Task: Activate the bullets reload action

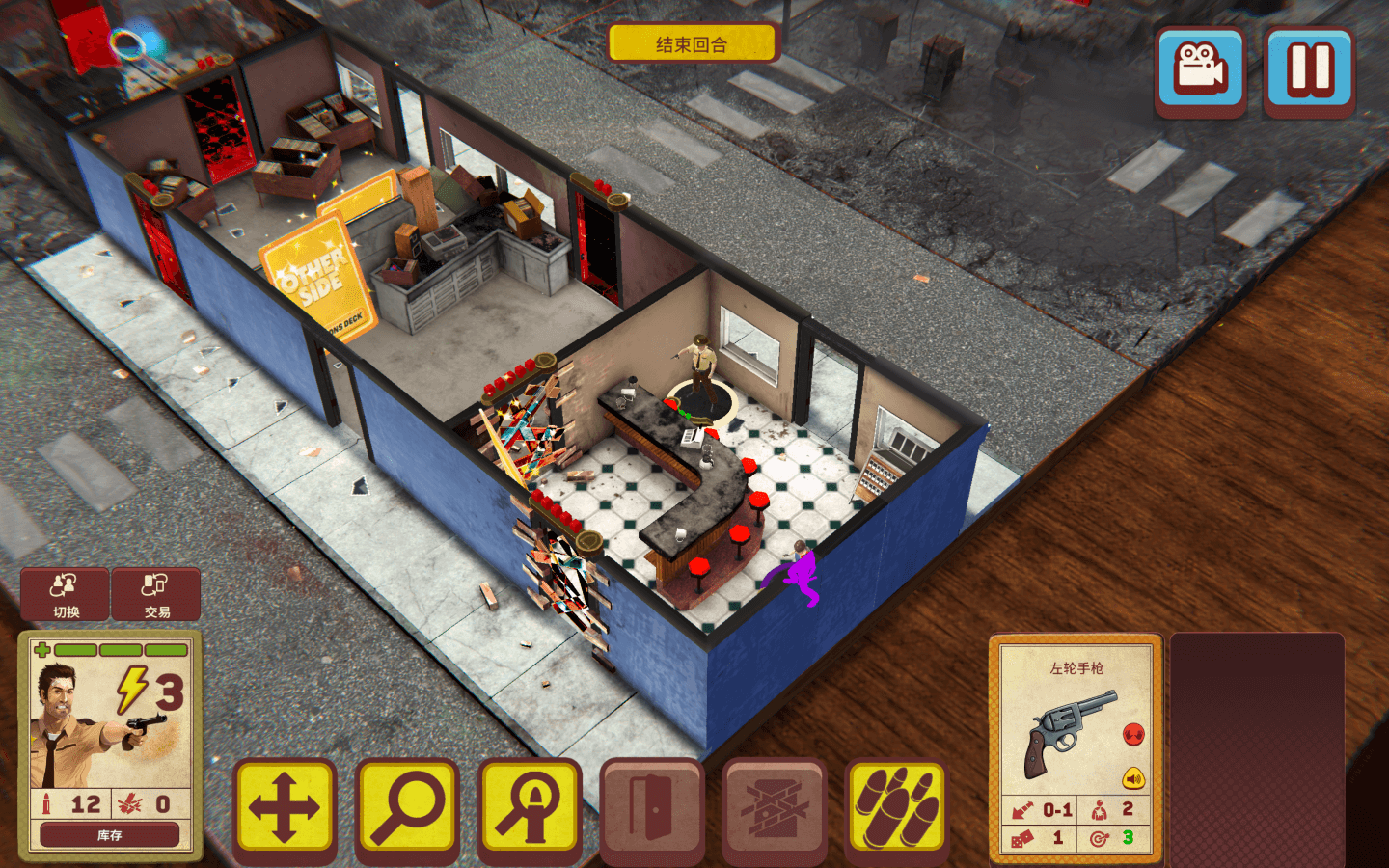Action: (x=896, y=808)
